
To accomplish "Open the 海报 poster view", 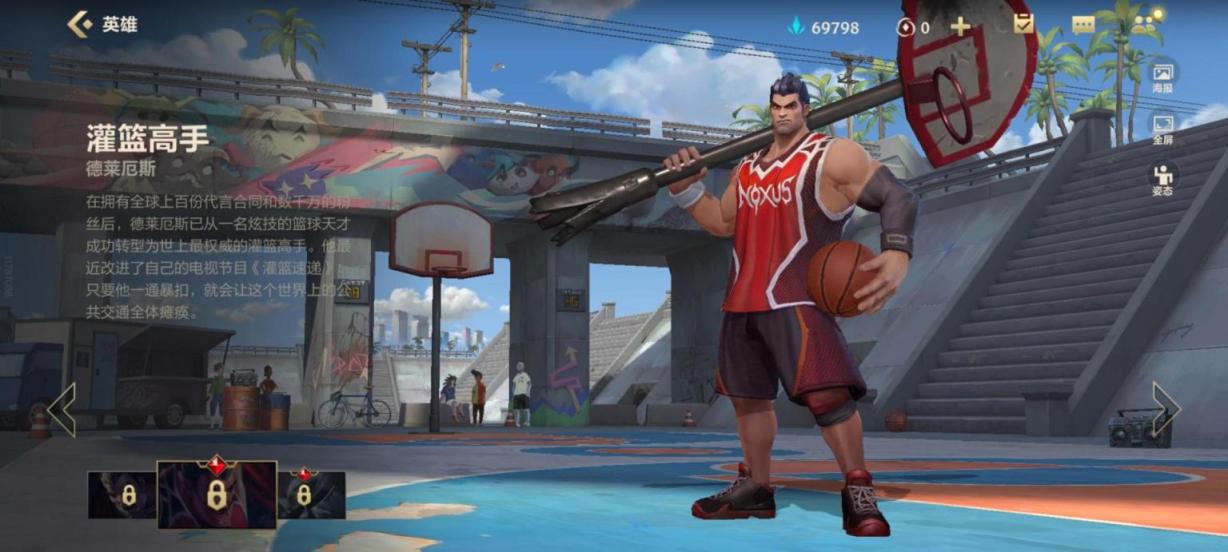I will [1162, 76].
